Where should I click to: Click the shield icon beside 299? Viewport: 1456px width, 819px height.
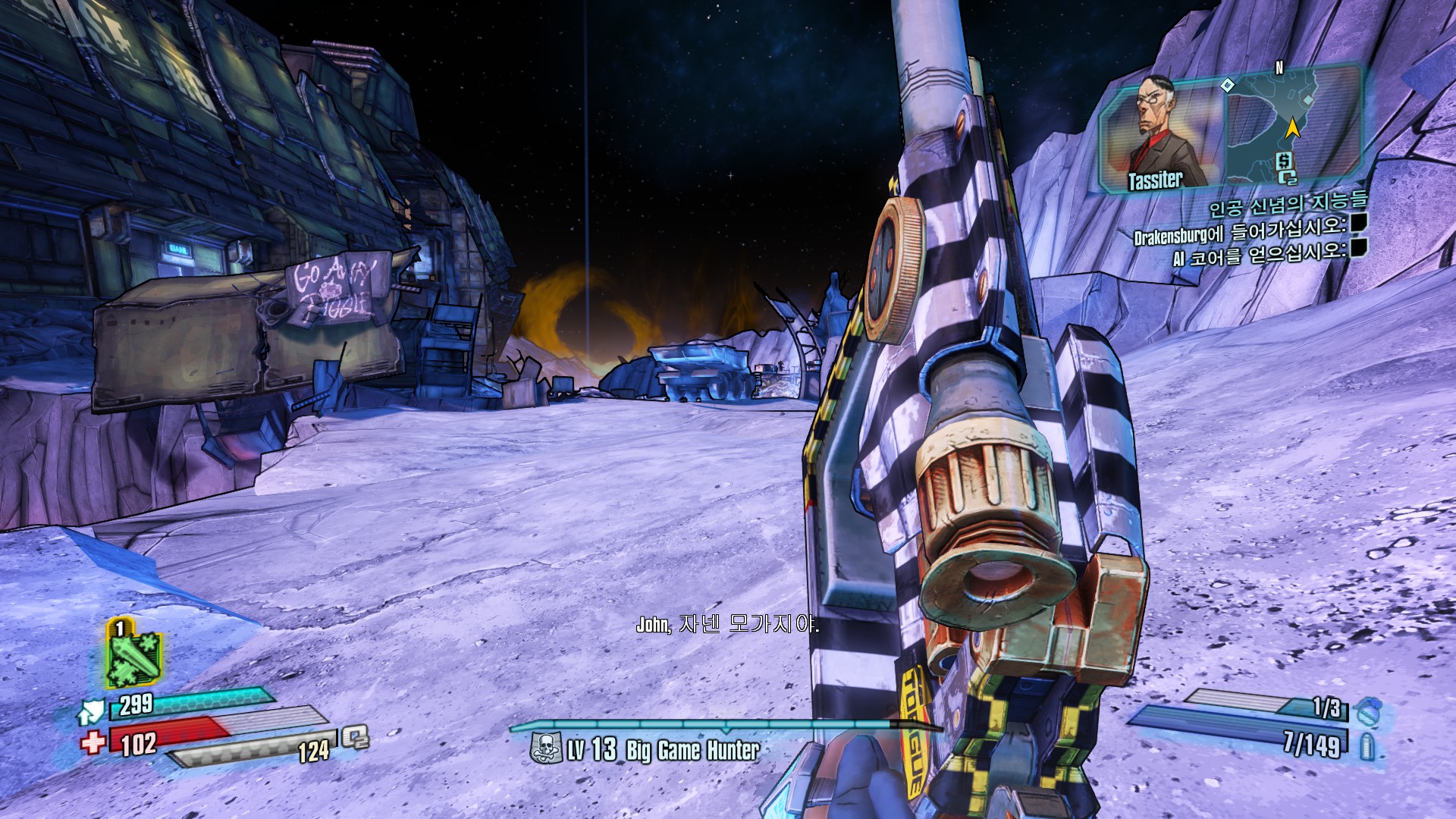click(92, 711)
